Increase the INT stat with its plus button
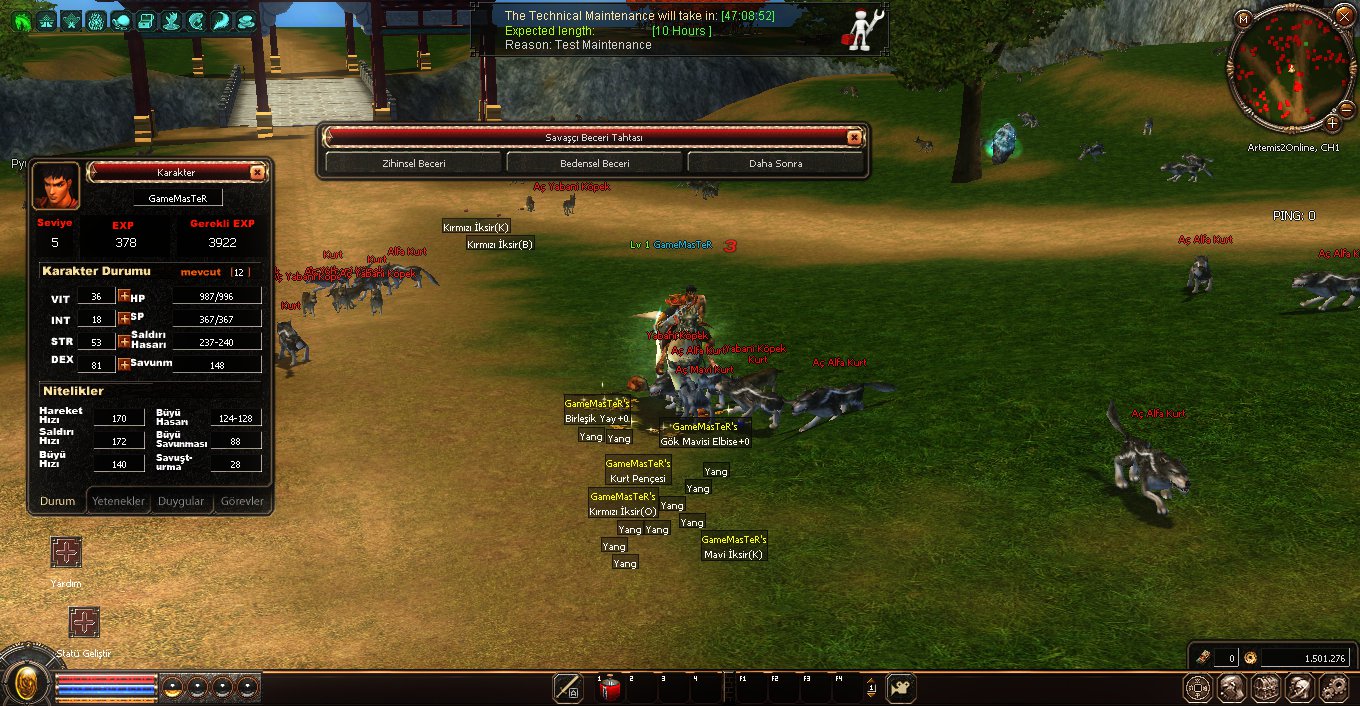 point(124,319)
